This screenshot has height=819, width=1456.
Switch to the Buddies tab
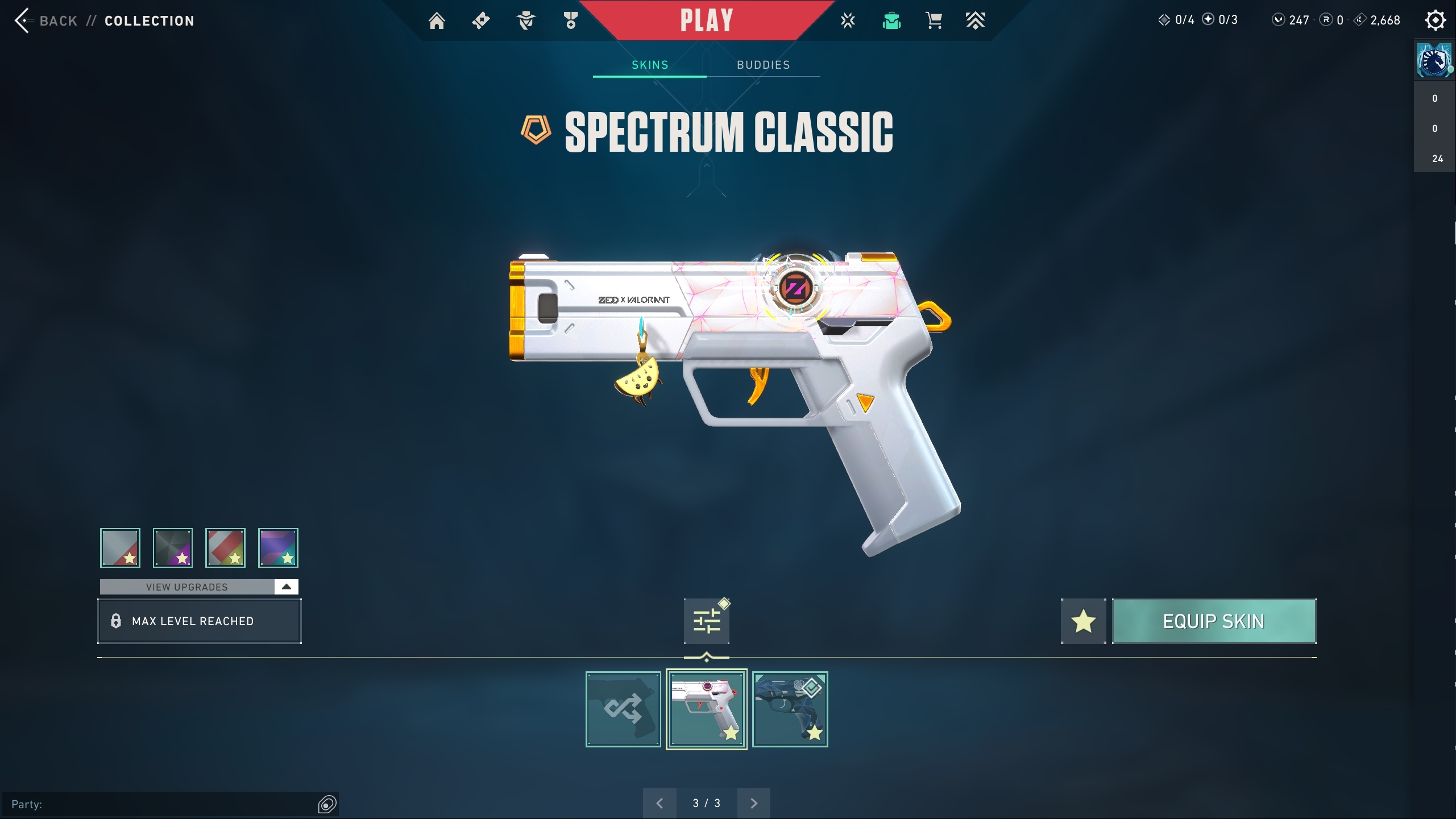[763, 65]
